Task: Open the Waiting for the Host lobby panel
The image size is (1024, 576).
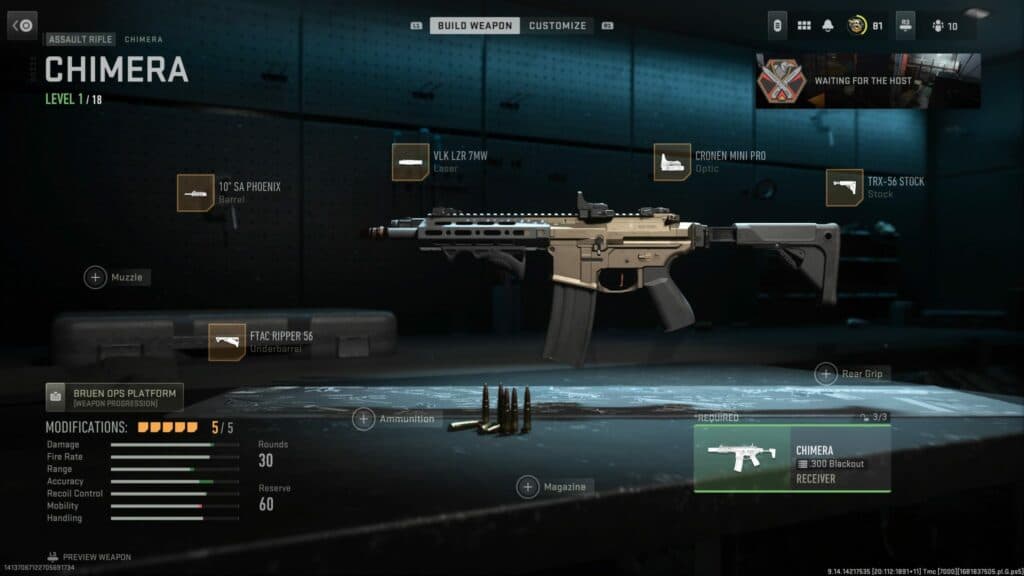Action: click(867, 80)
